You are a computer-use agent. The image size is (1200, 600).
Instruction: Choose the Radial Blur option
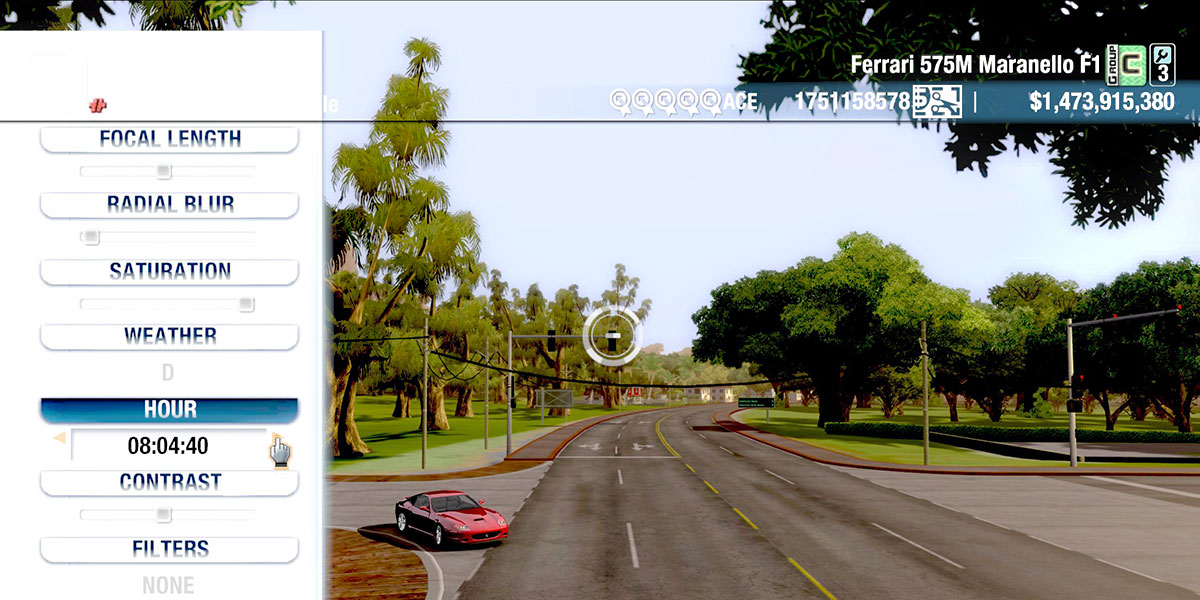coord(169,205)
